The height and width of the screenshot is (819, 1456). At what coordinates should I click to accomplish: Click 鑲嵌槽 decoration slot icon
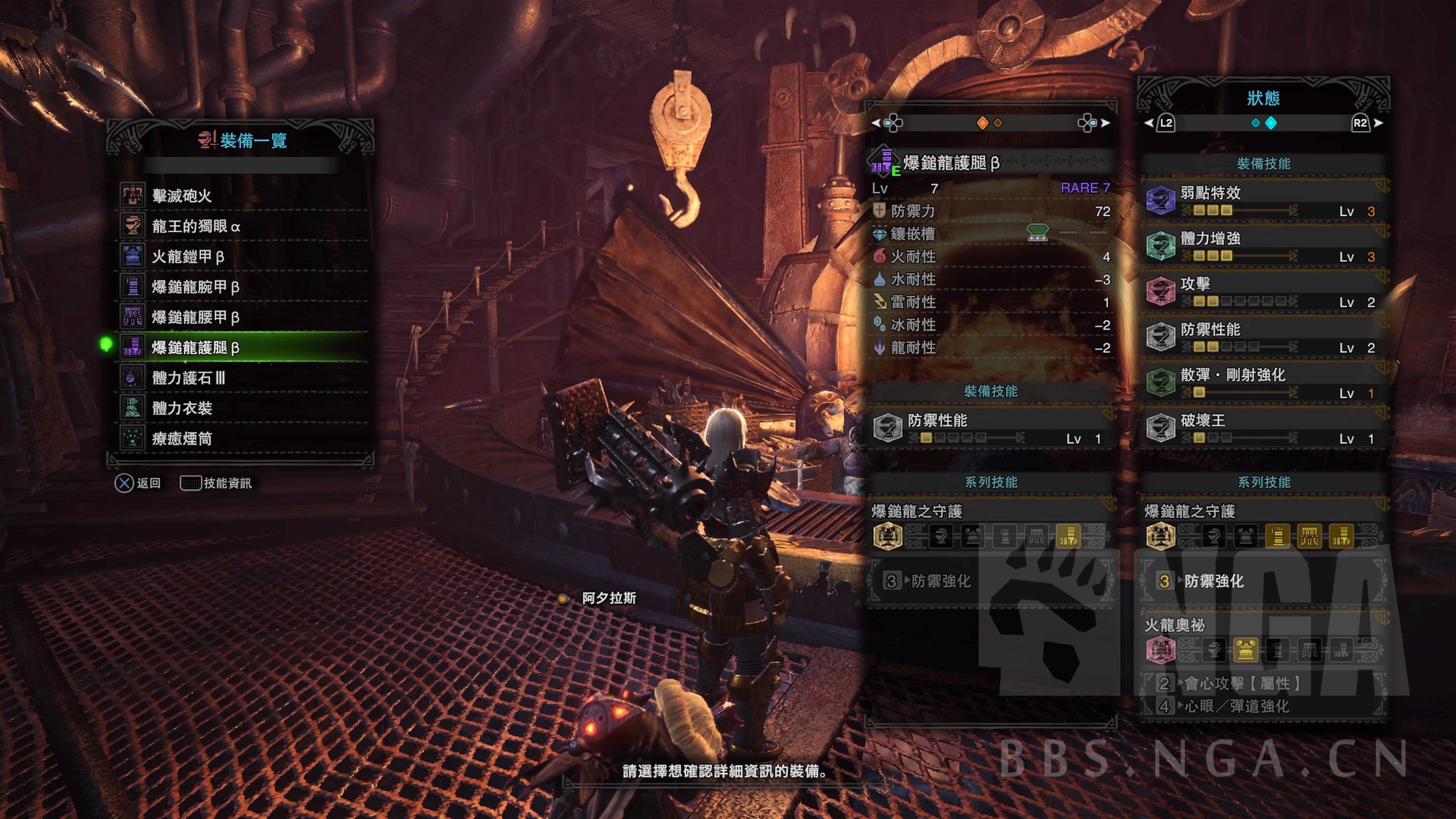pyautogui.click(x=1037, y=233)
